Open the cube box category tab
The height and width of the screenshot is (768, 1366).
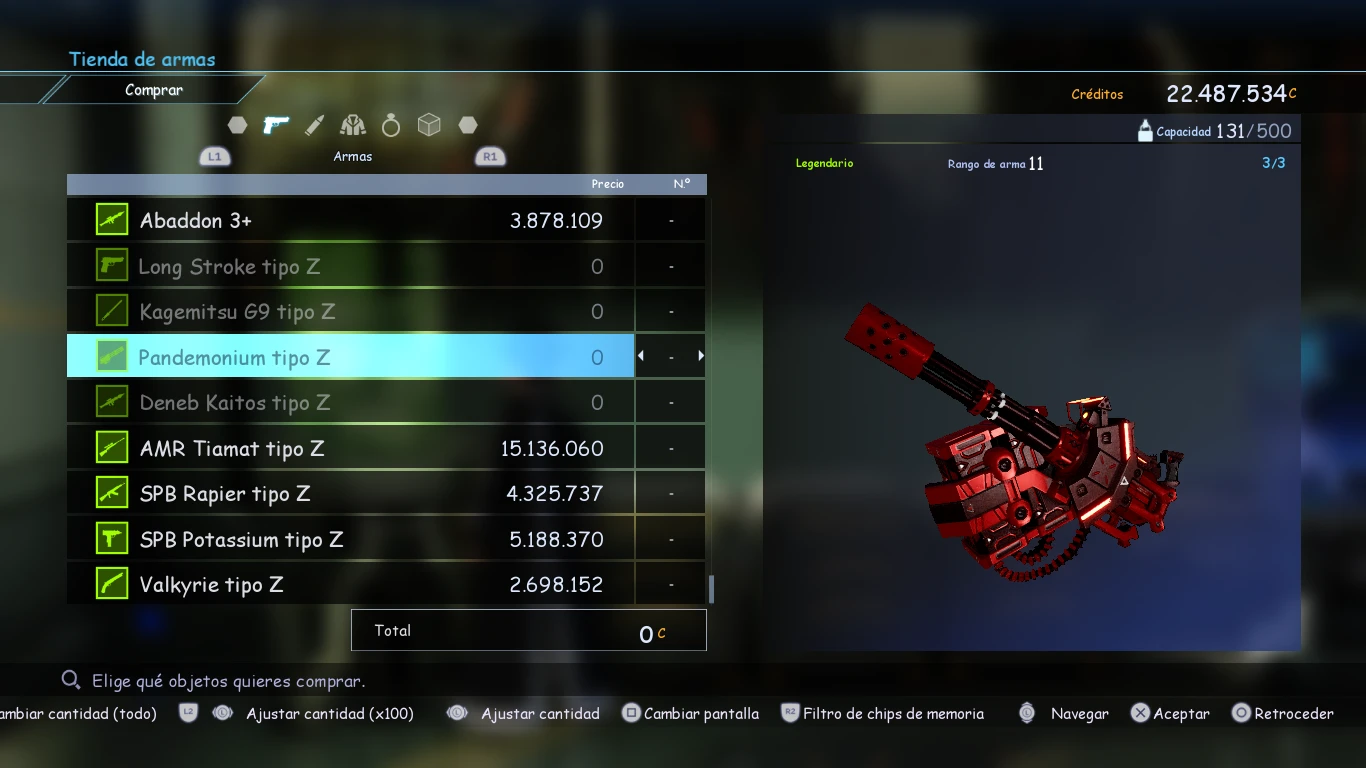(x=429, y=125)
